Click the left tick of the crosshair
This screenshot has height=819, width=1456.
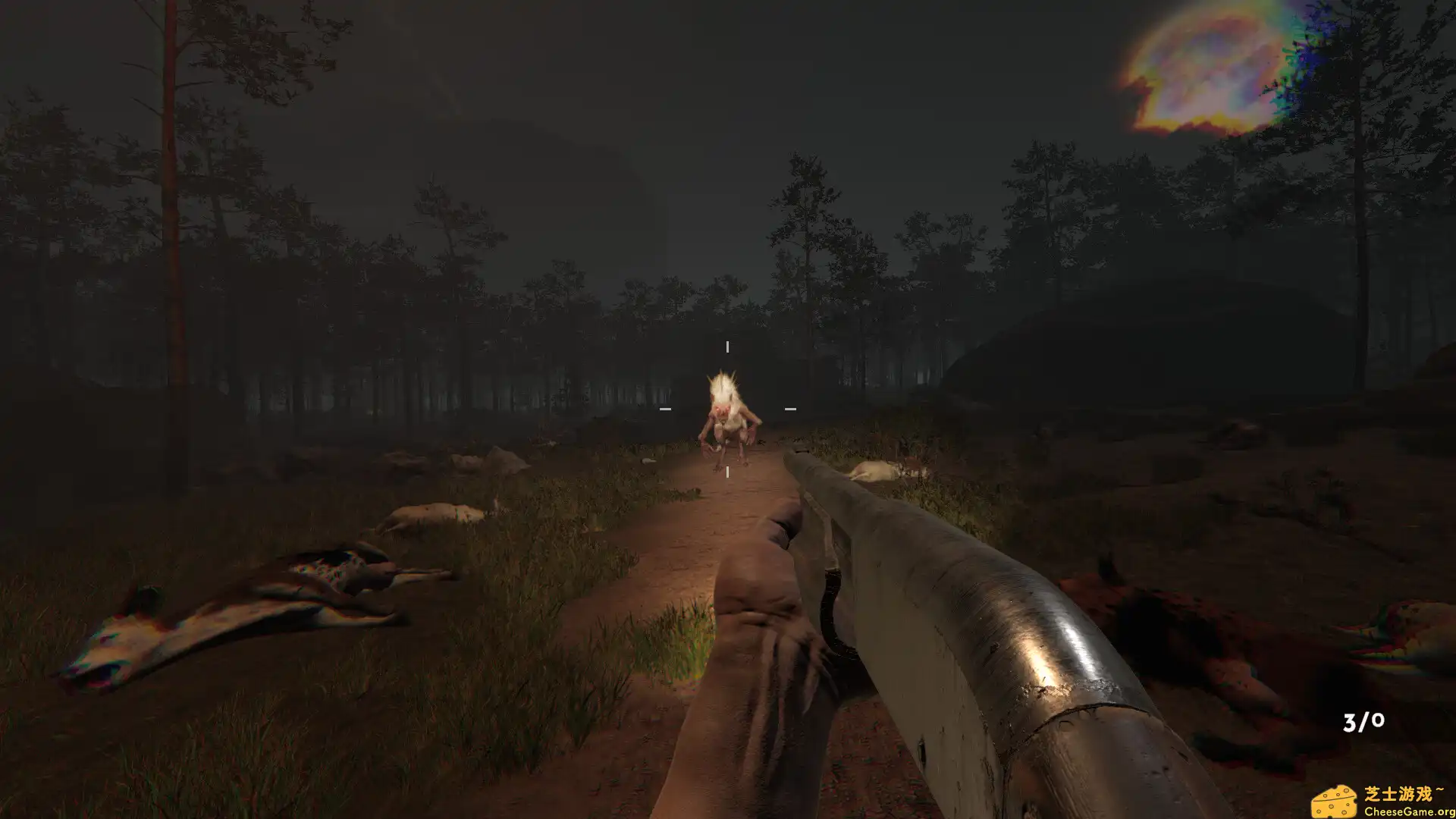[x=666, y=409]
